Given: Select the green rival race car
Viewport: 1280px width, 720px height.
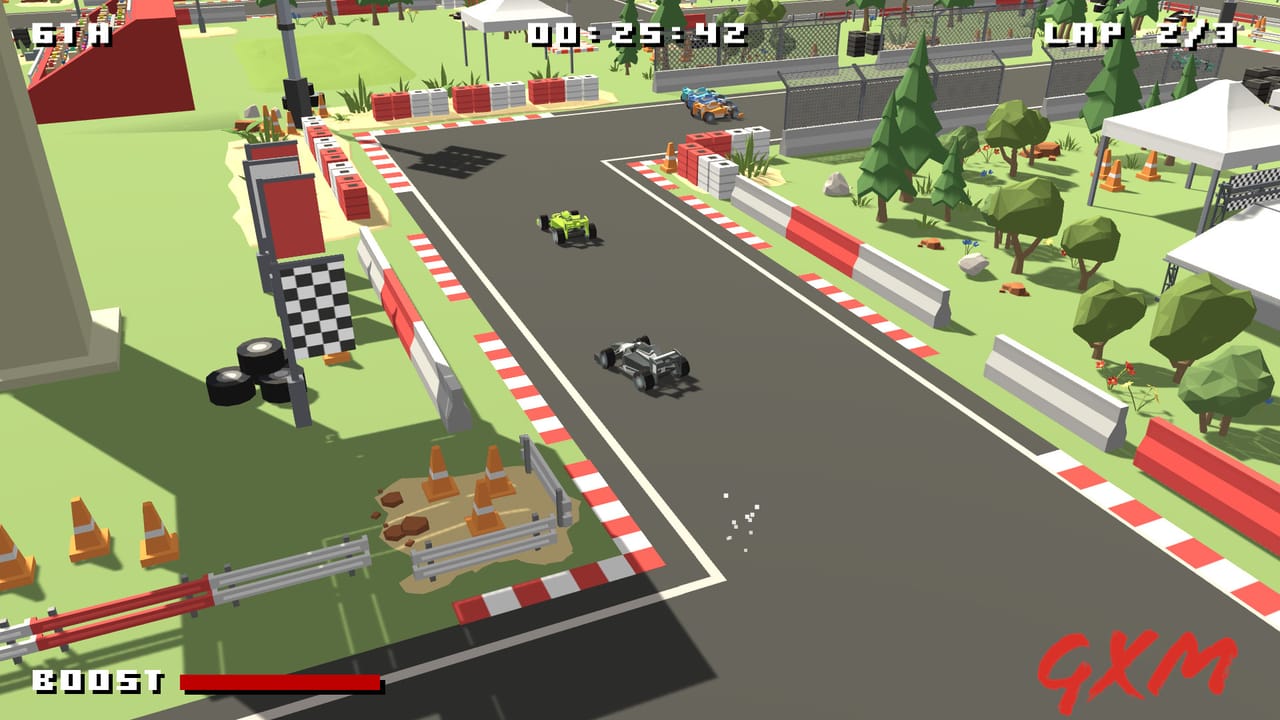Looking at the screenshot, I should 568,226.
